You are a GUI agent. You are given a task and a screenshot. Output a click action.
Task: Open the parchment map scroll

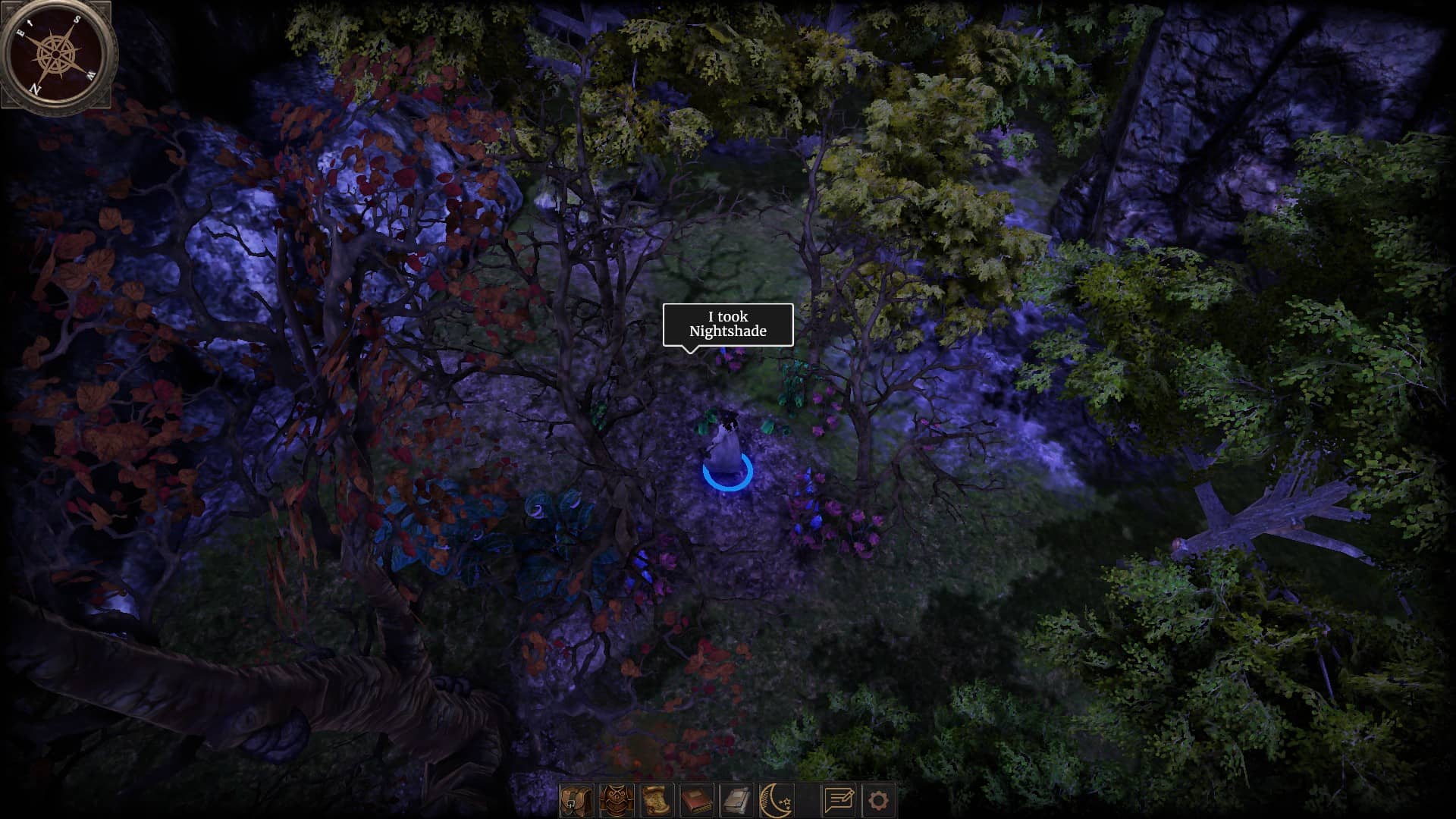click(x=656, y=800)
